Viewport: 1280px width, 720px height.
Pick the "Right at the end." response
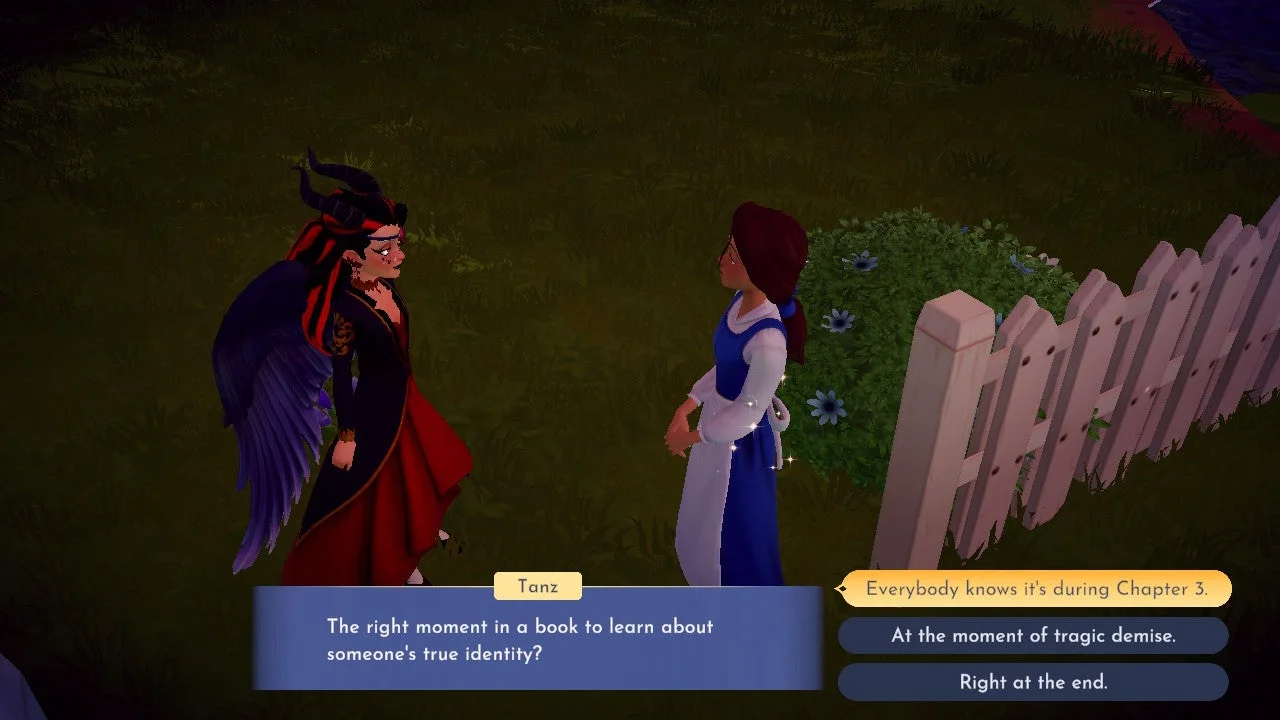[1033, 683]
